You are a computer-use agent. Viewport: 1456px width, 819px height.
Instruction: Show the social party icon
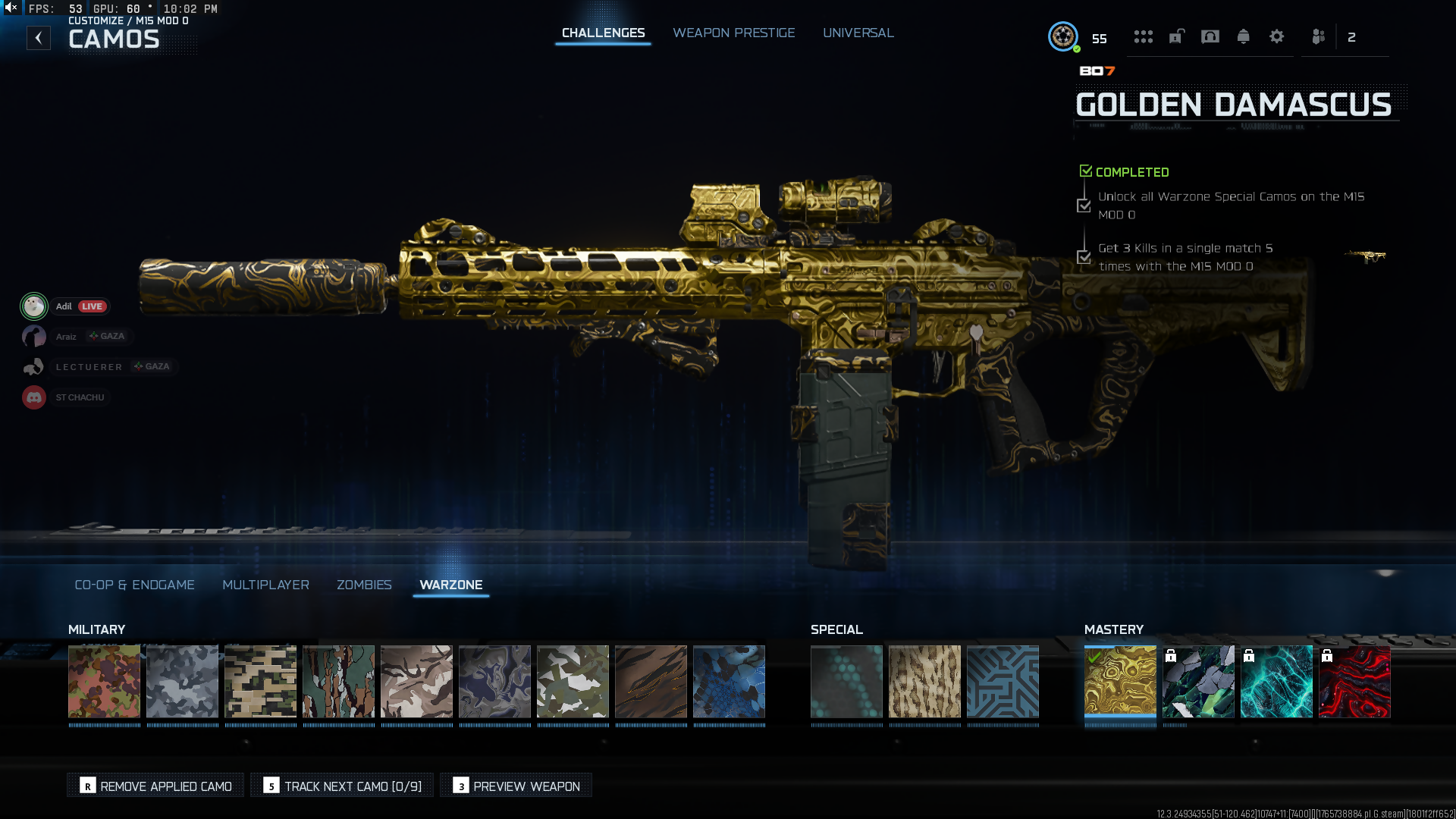[x=1318, y=36]
